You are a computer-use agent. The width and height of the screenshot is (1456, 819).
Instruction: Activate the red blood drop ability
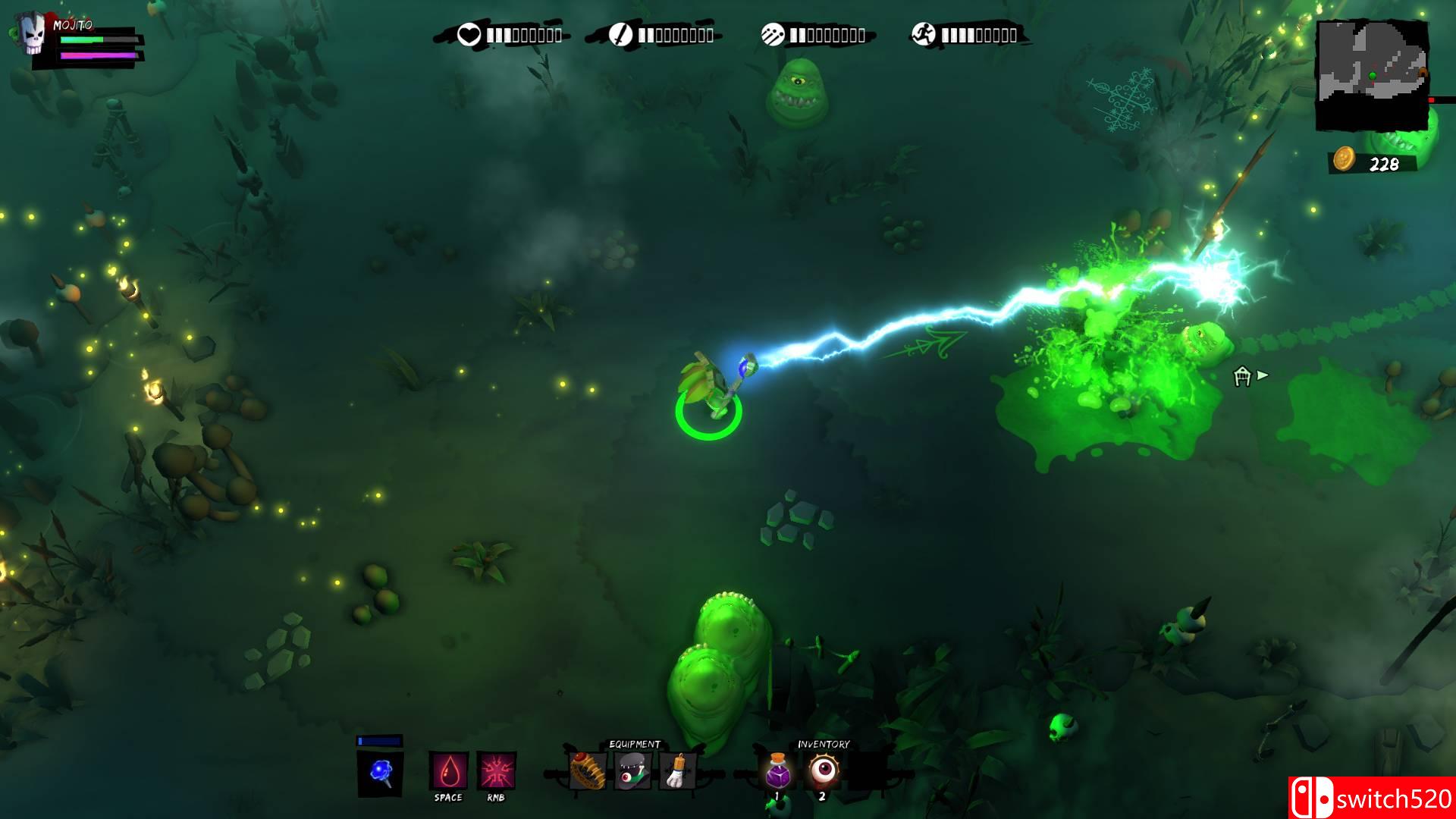(448, 772)
